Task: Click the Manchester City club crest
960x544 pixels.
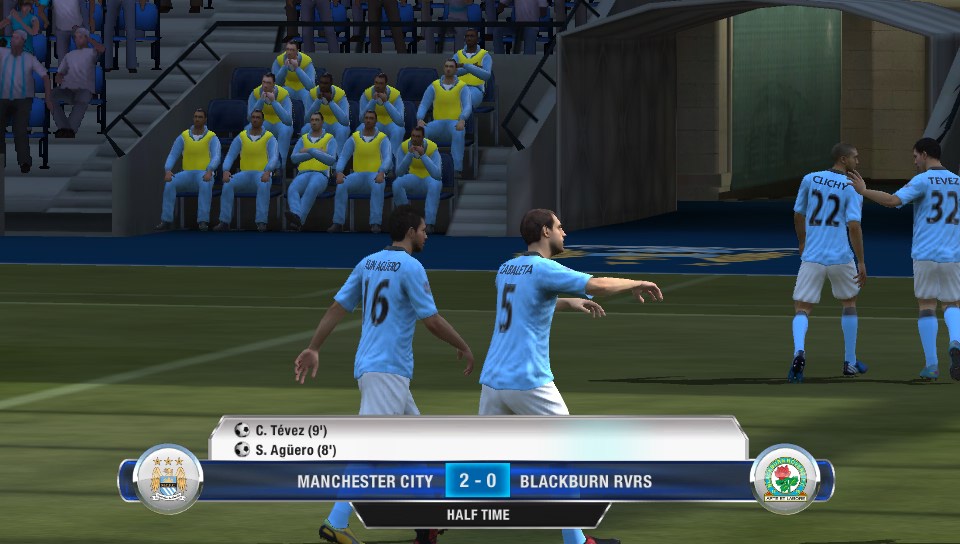Action: click(x=168, y=479)
